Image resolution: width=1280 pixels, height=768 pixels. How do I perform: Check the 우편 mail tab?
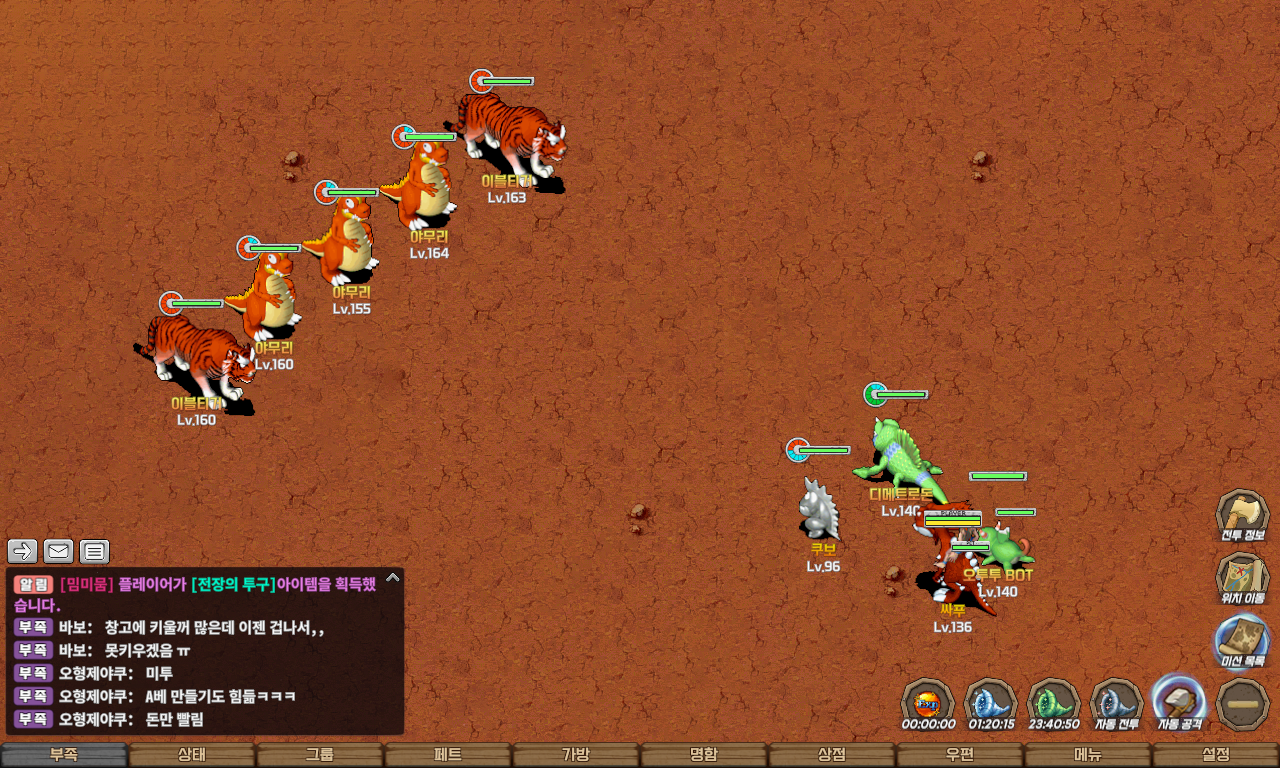[960, 755]
